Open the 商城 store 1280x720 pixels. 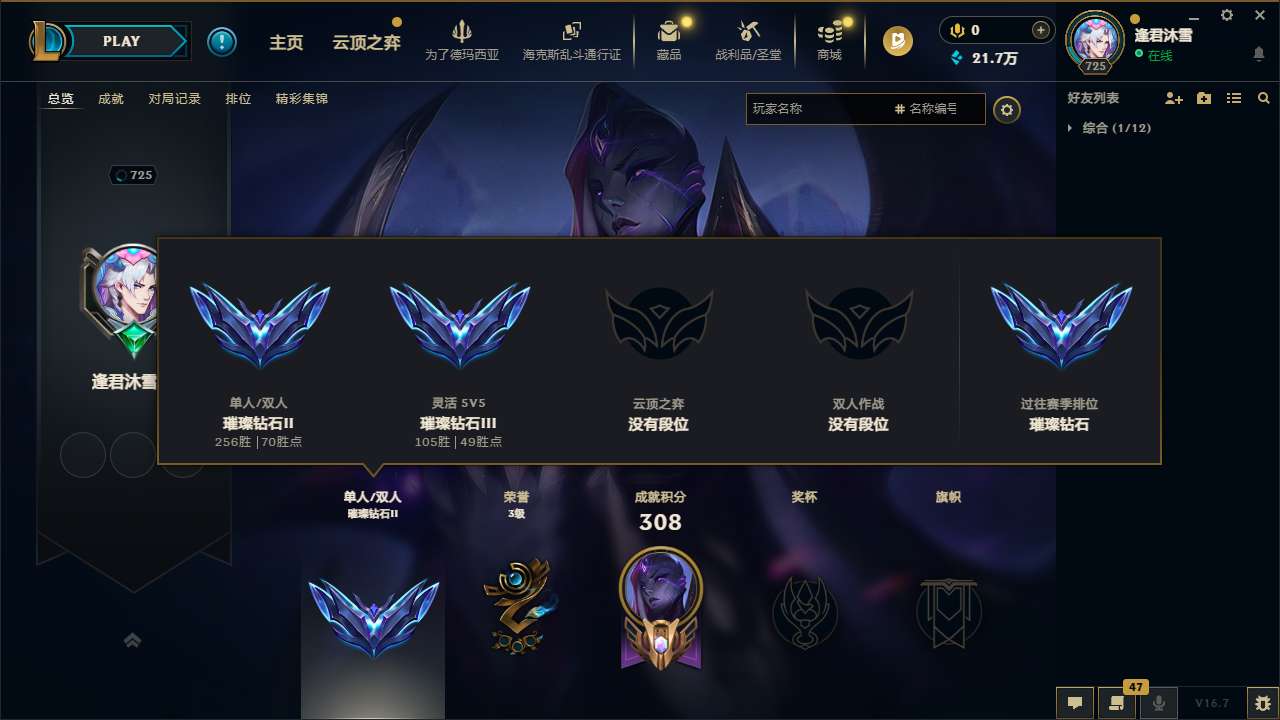pyautogui.click(x=829, y=41)
